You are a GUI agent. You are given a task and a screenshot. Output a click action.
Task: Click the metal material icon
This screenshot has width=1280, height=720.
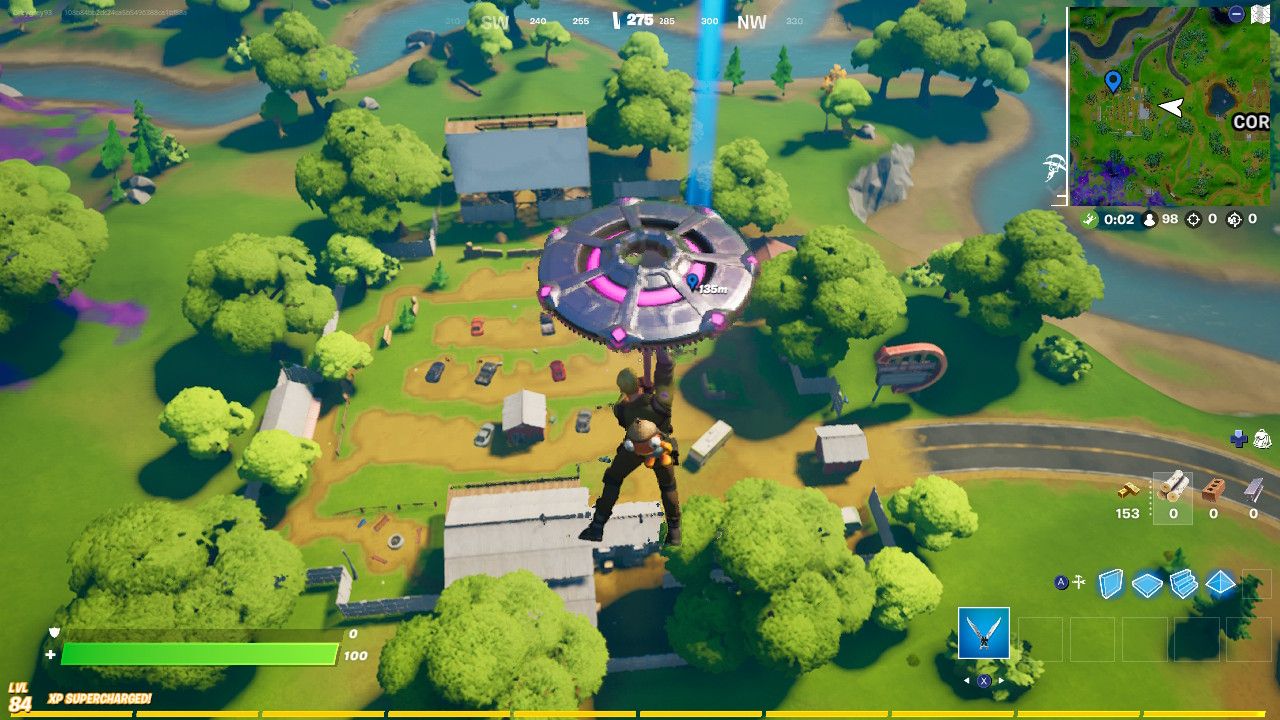click(x=1253, y=489)
